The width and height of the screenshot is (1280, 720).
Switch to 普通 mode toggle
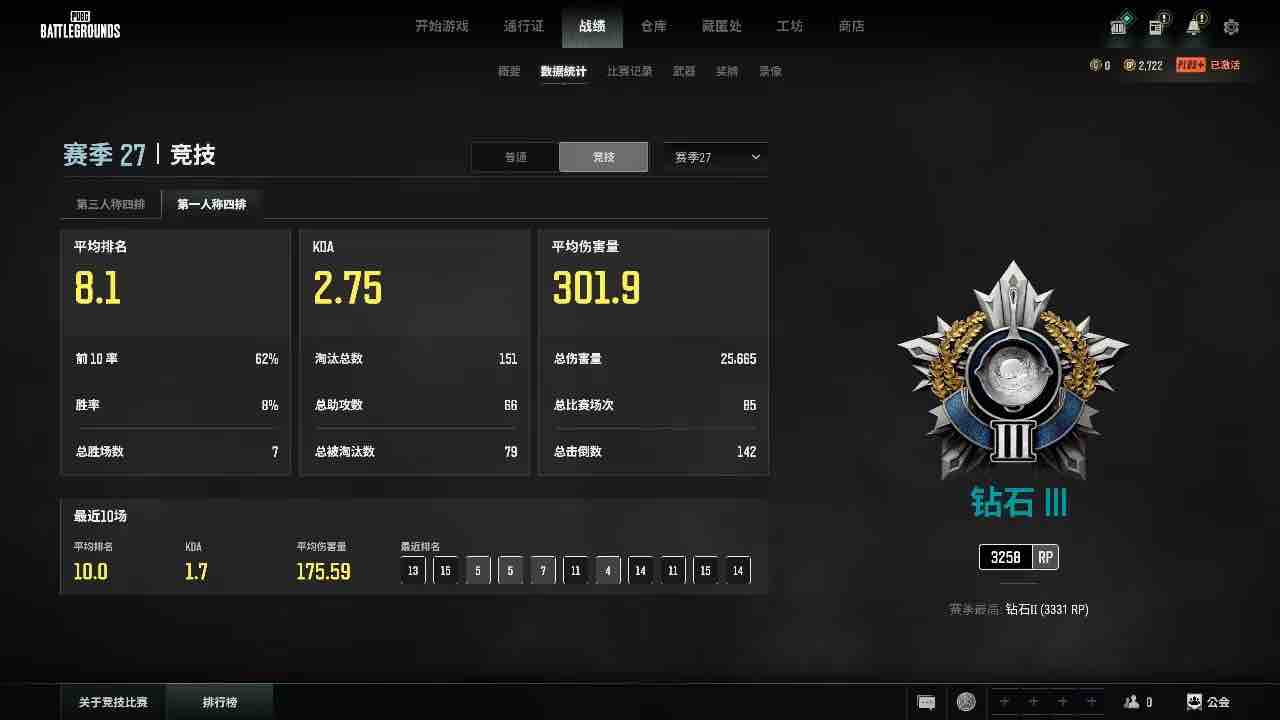coord(515,157)
